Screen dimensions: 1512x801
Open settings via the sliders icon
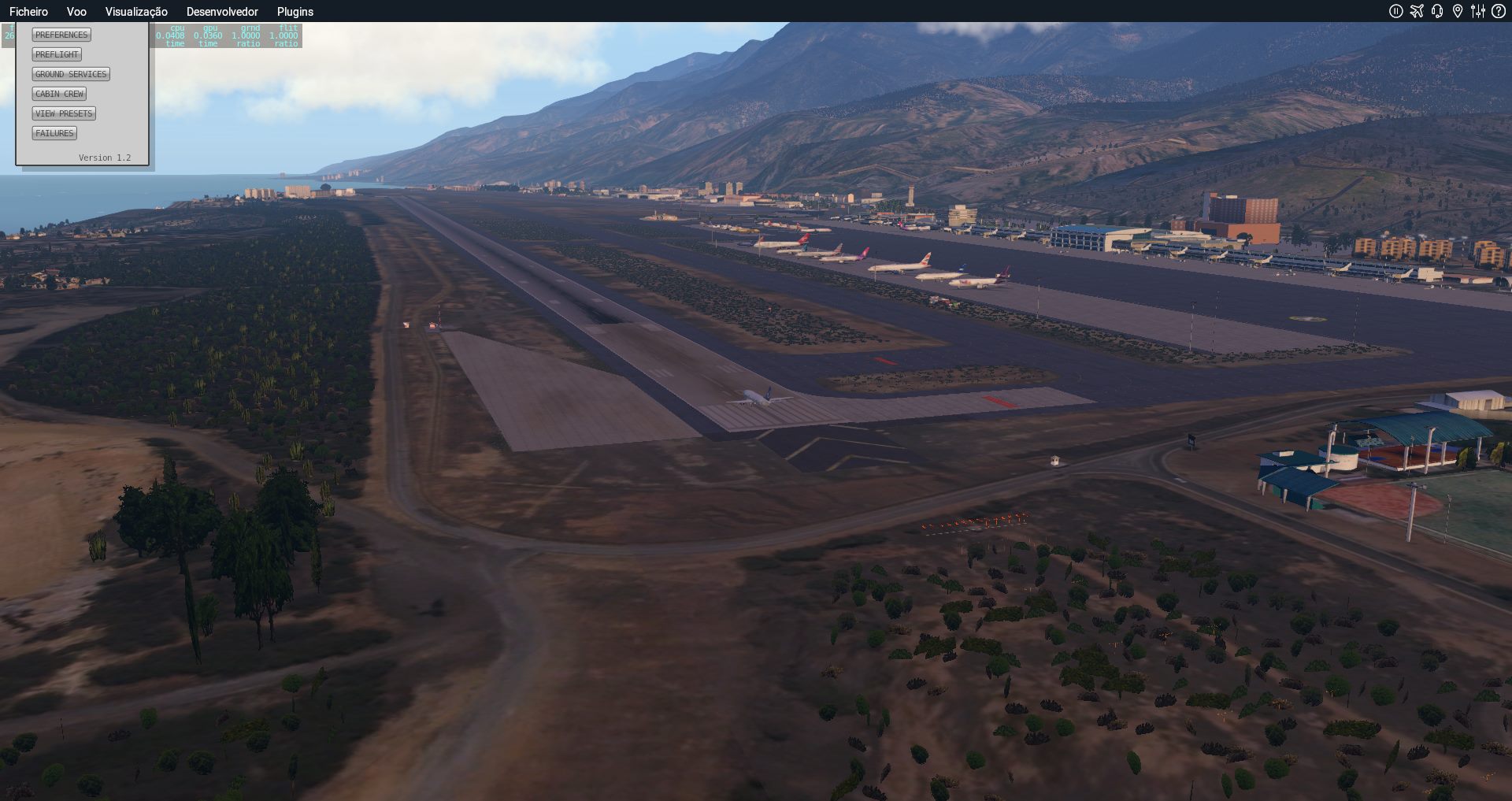coord(1478,11)
